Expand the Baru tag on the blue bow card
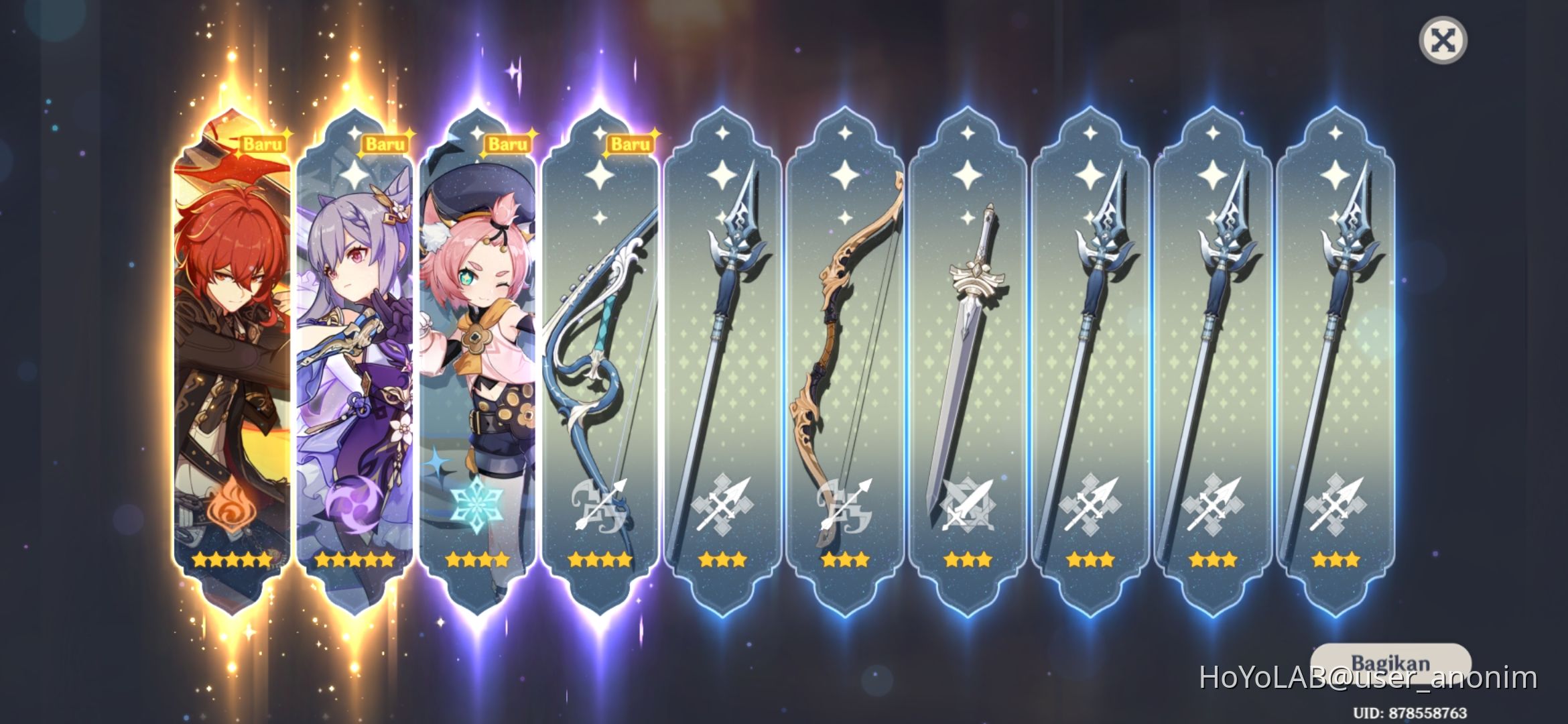The width and height of the screenshot is (1568, 724). click(x=631, y=143)
